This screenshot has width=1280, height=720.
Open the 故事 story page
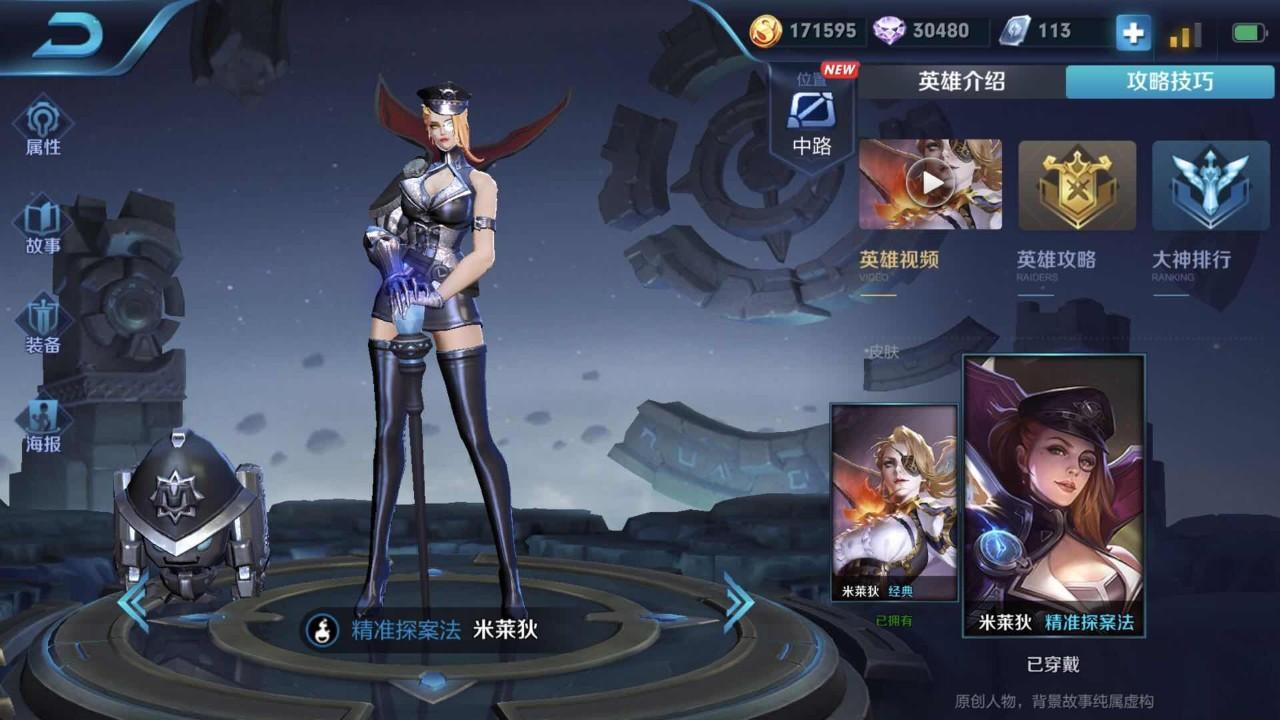43,225
